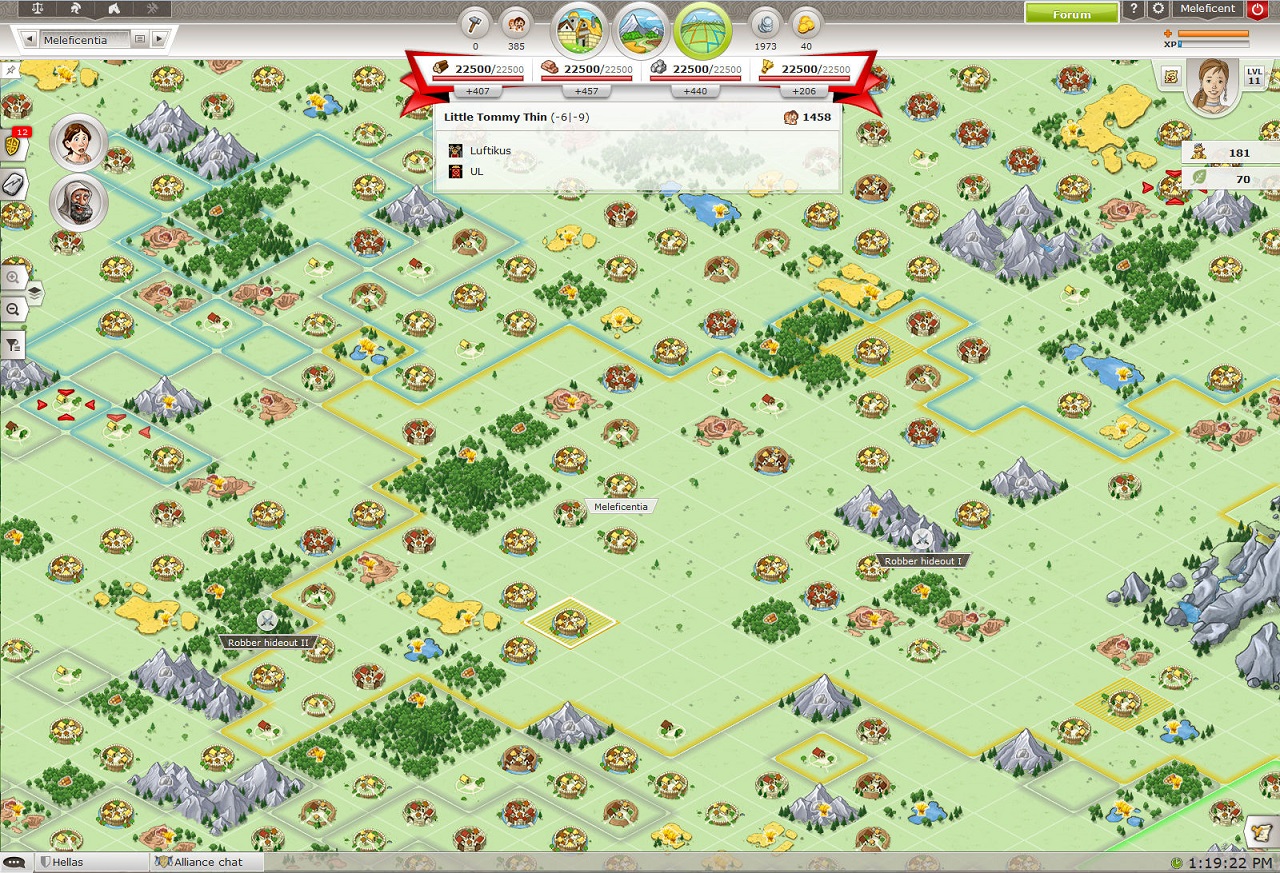Zoom in on the map
The image size is (1280, 873).
[13, 277]
